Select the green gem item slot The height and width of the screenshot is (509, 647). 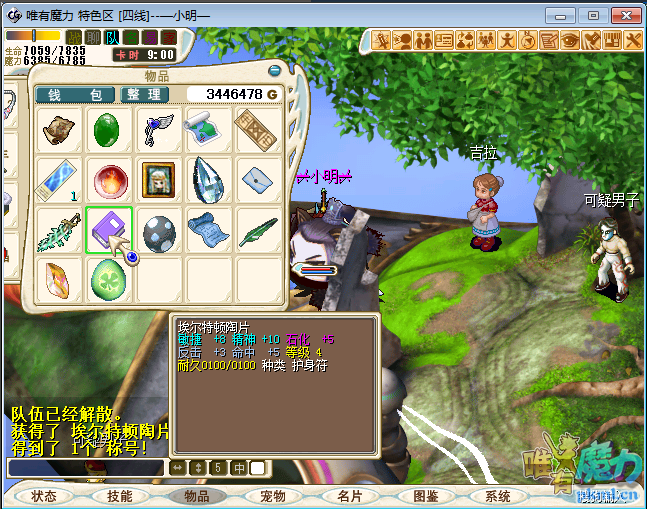click(x=107, y=130)
